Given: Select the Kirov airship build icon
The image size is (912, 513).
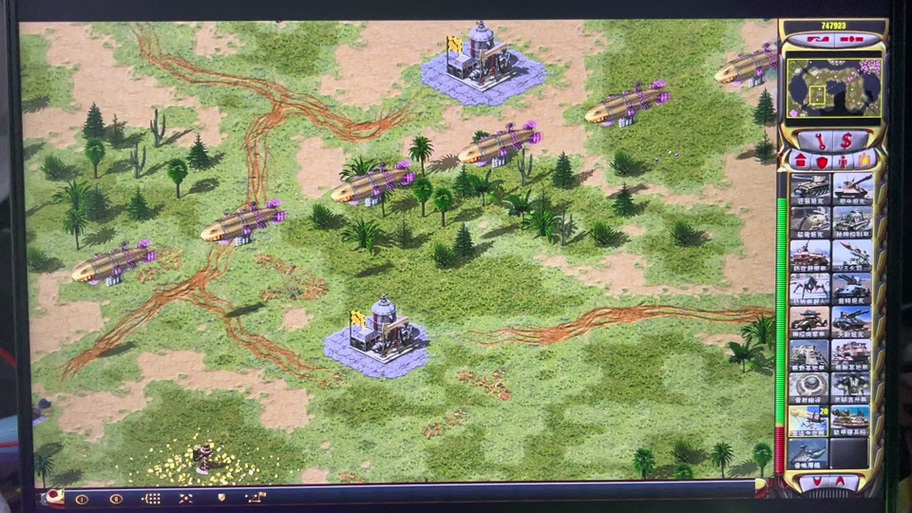Looking at the screenshot, I should tap(809, 420).
